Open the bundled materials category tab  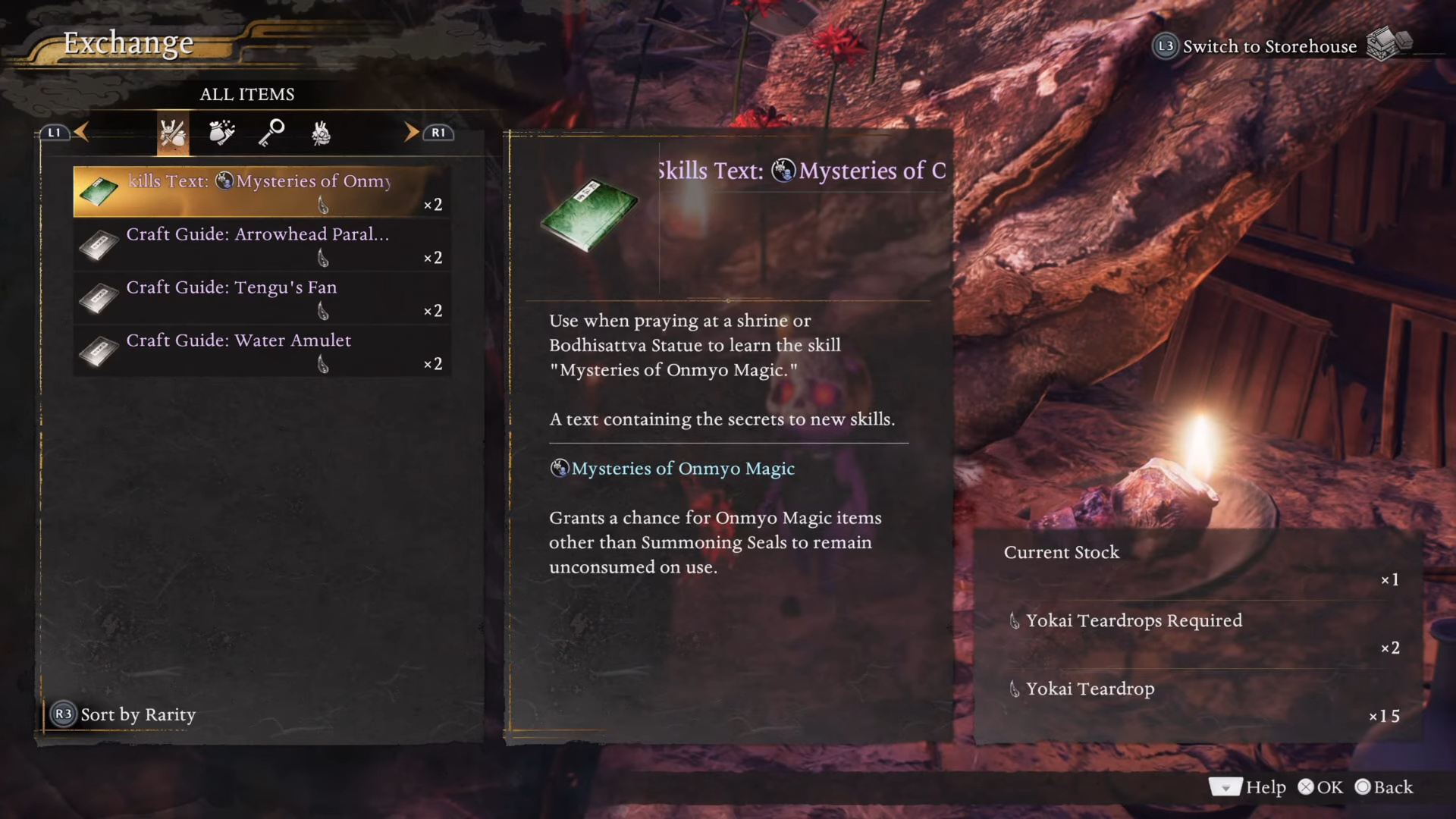pos(321,133)
